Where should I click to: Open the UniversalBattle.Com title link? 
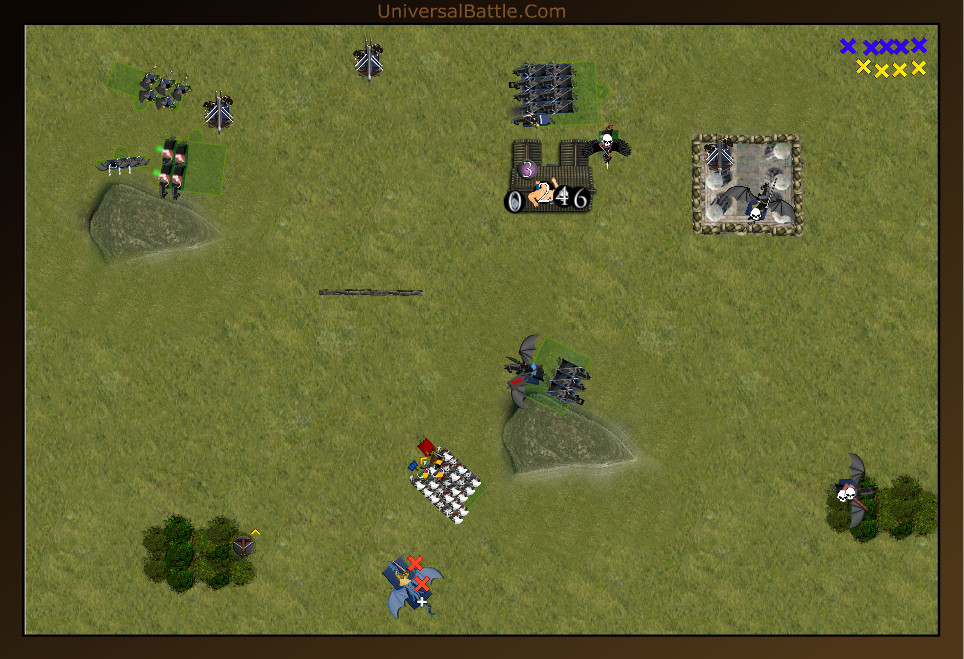click(471, 11)
